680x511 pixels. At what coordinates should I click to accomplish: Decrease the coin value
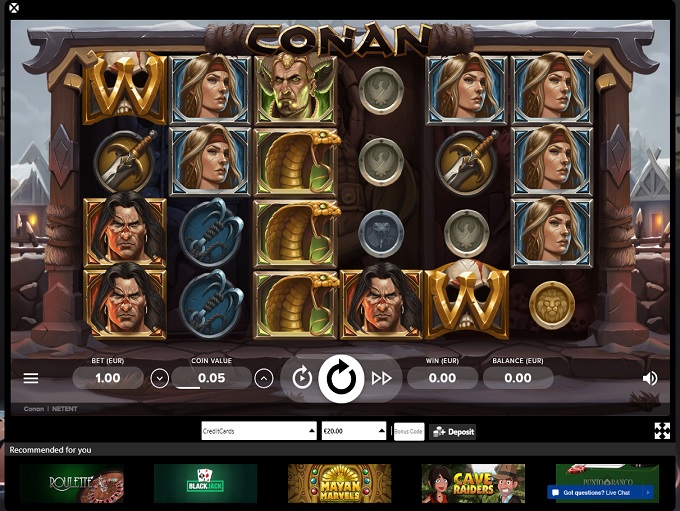[160, 378]
